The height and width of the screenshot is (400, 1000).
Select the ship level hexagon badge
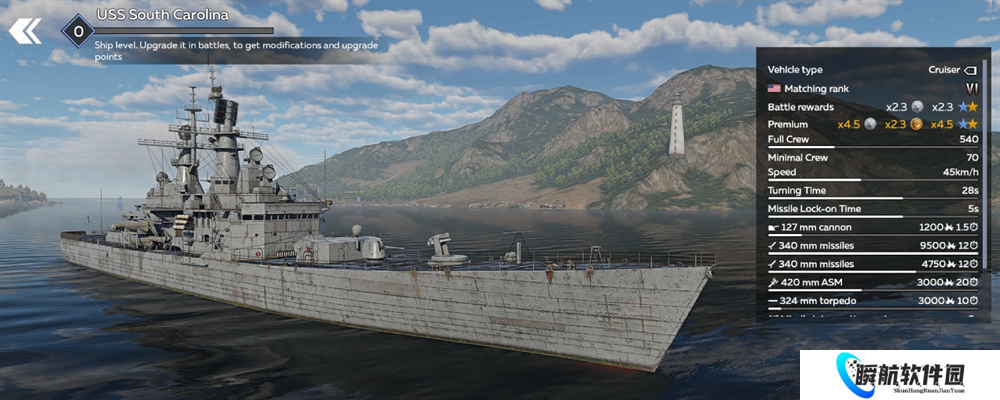click(x=76, y=31)
